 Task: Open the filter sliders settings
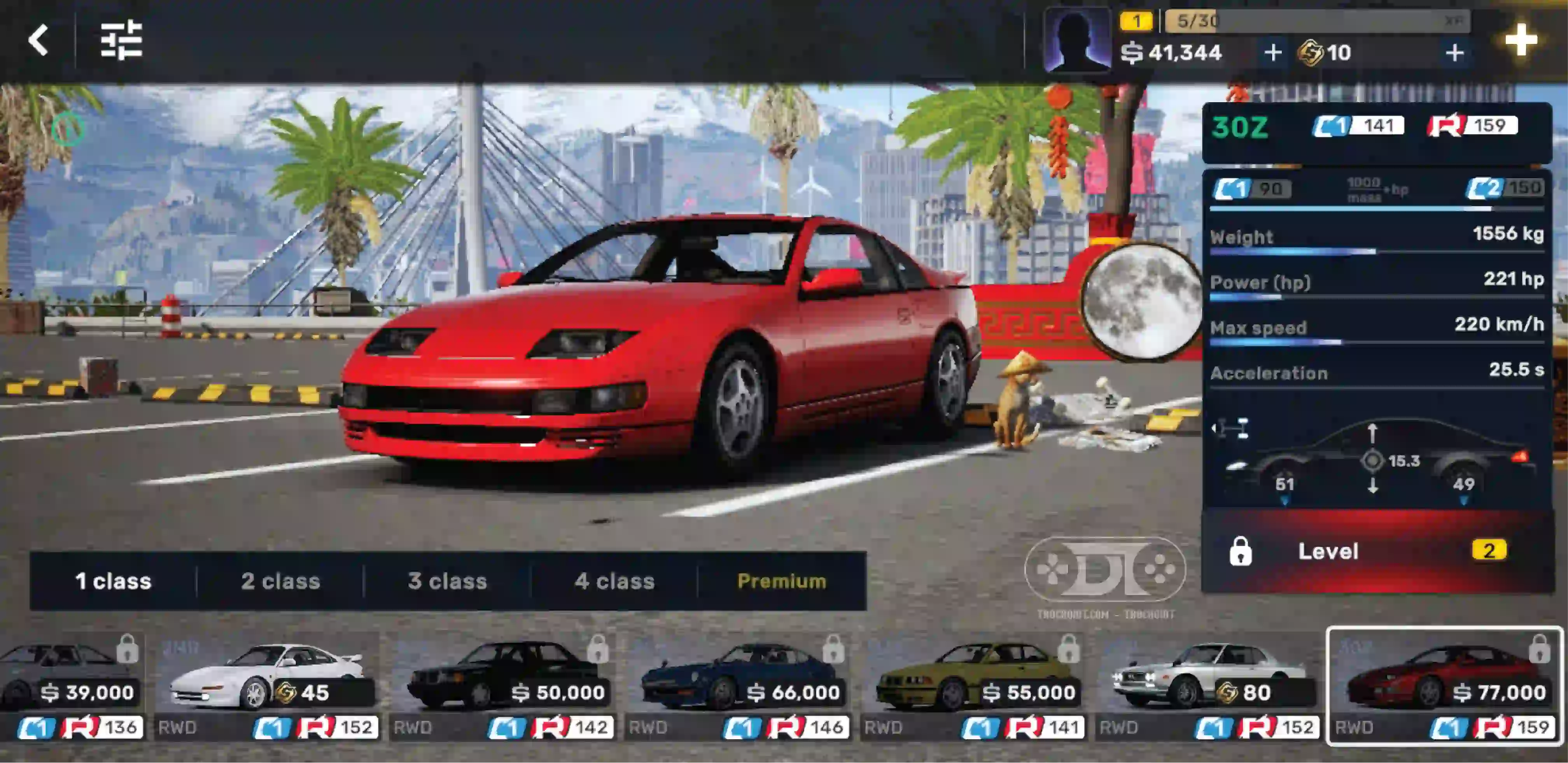(121, 40)
